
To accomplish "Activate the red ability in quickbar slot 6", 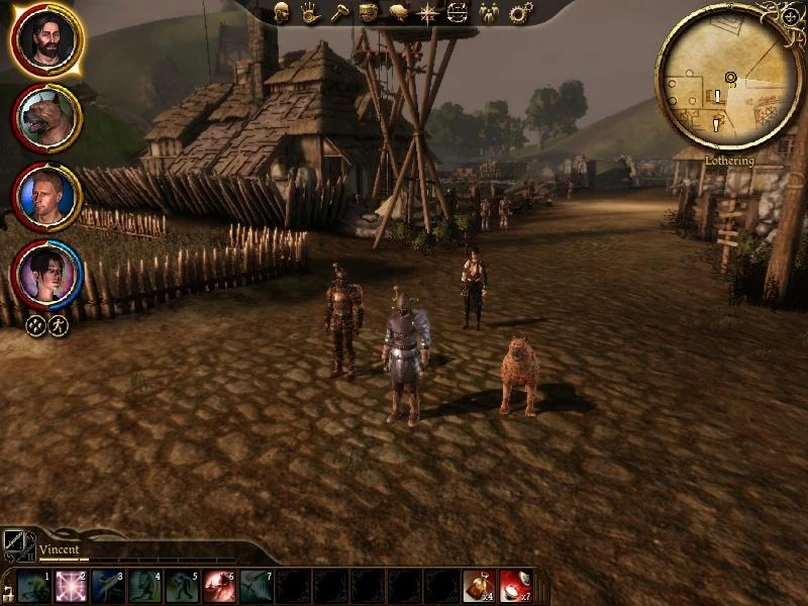I will click(218, 586).
